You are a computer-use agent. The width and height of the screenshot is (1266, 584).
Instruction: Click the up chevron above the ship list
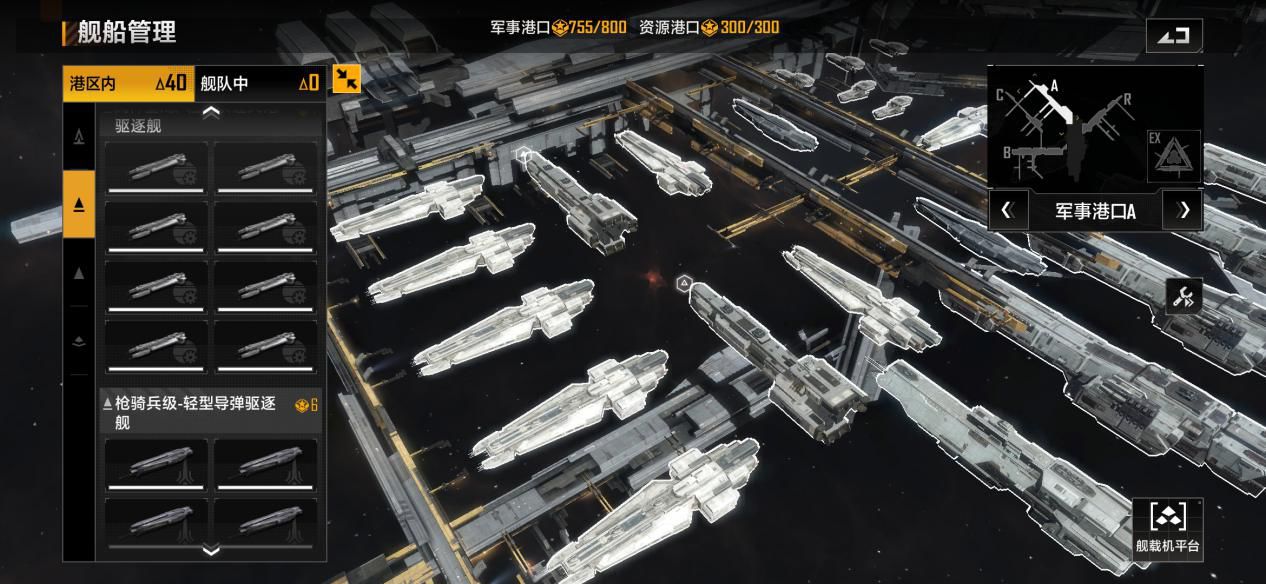point(211,112)
